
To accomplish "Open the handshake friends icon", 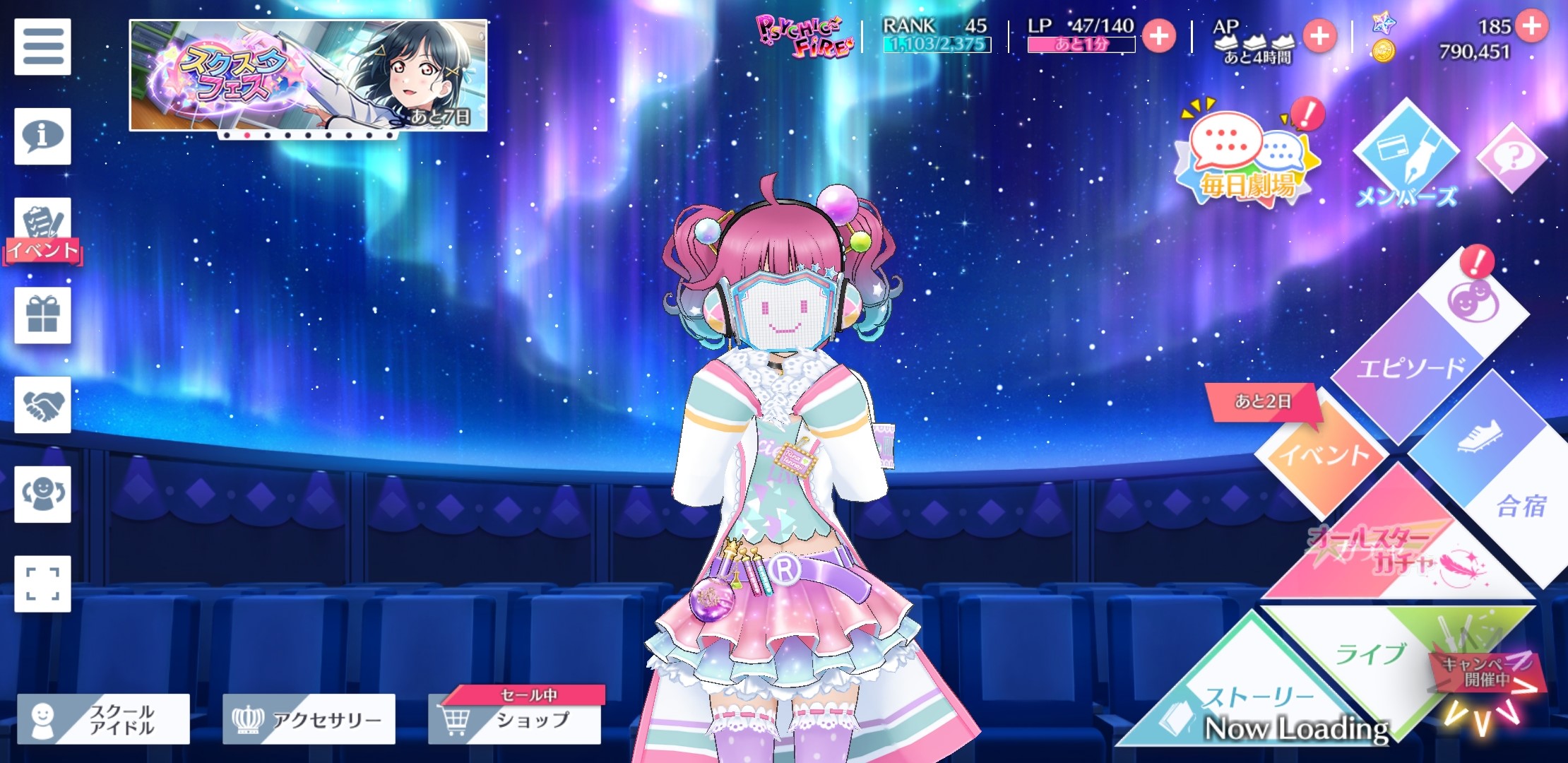I will pos(42,405).
